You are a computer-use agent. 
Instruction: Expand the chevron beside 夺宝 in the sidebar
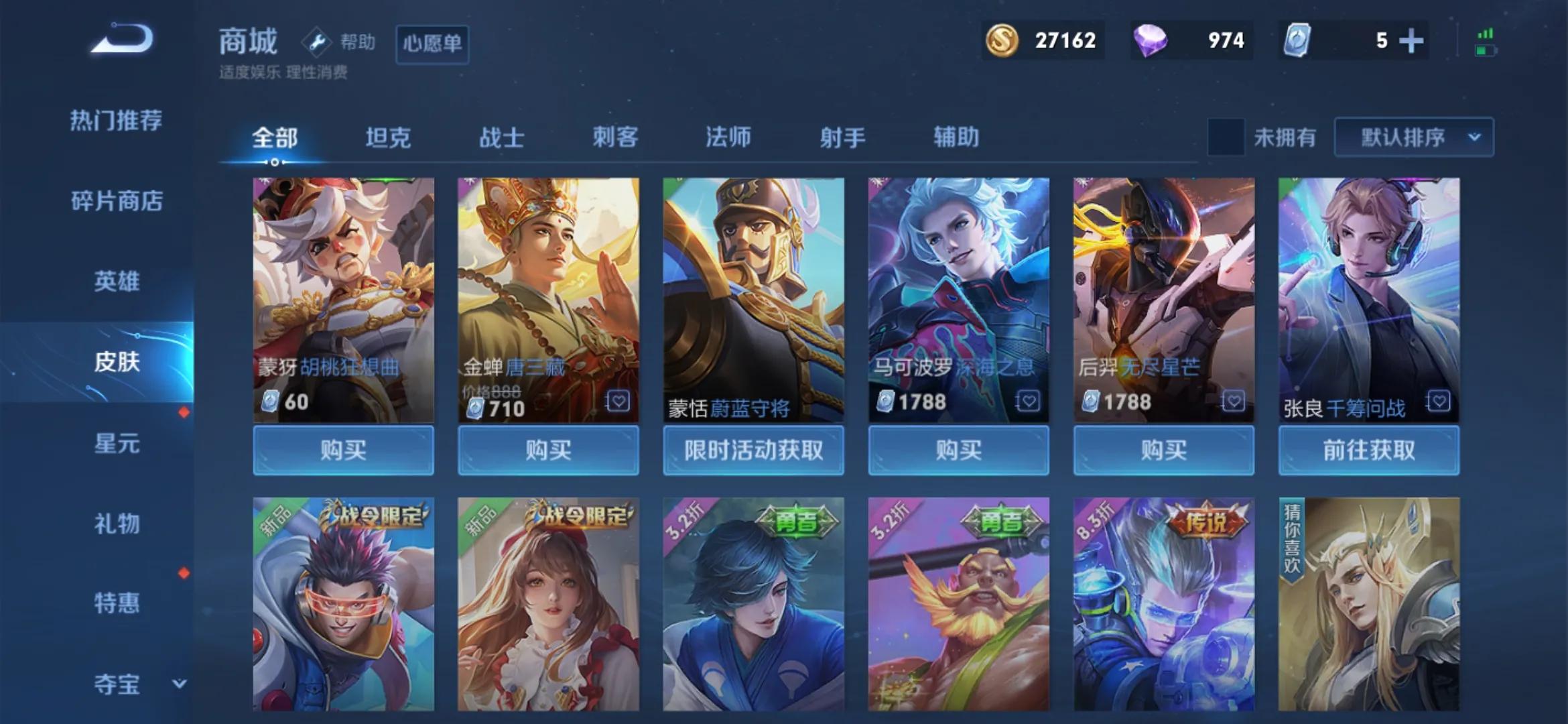pyautogui.click(x=180, y=684)
